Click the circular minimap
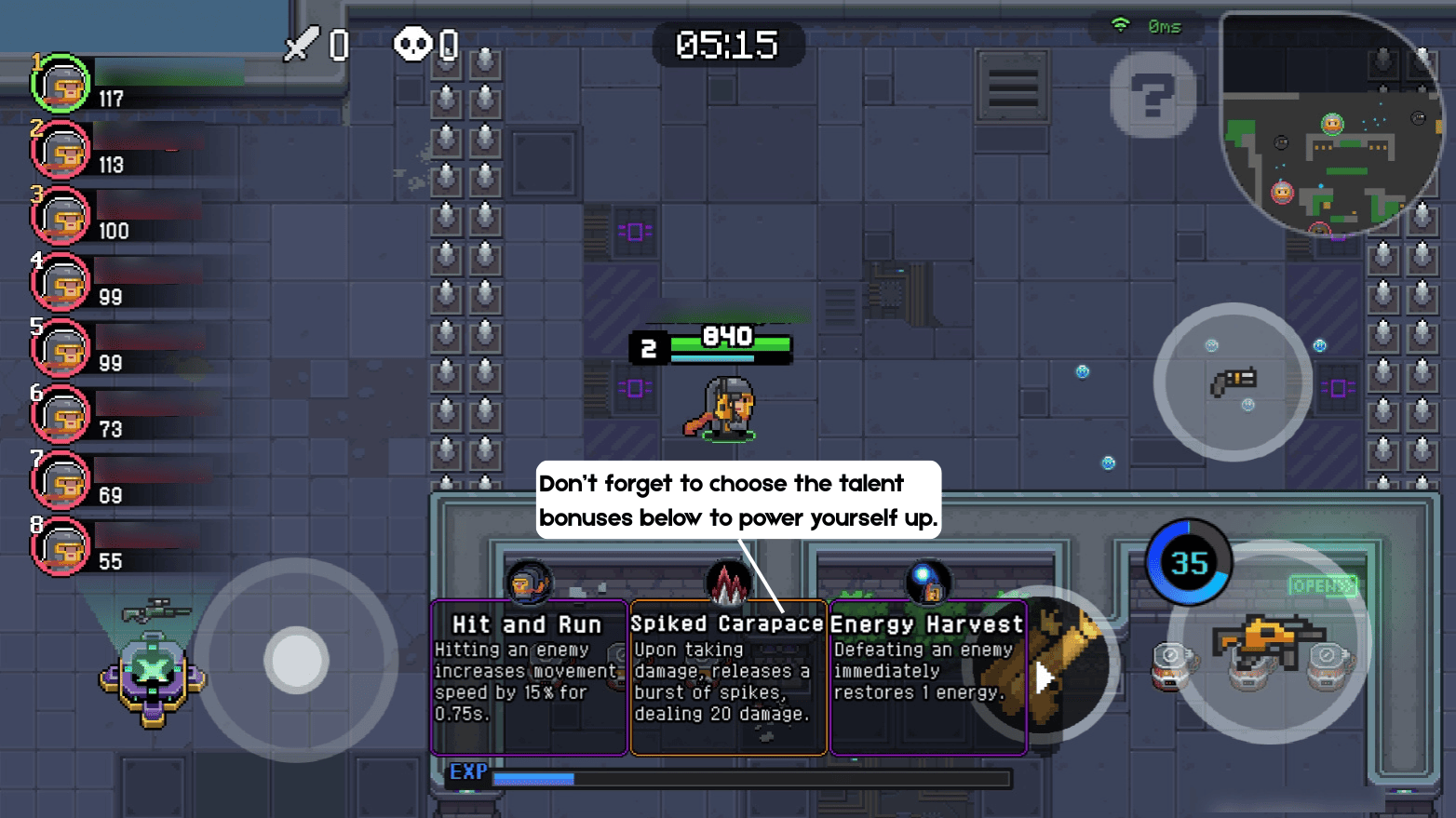 1331,124
